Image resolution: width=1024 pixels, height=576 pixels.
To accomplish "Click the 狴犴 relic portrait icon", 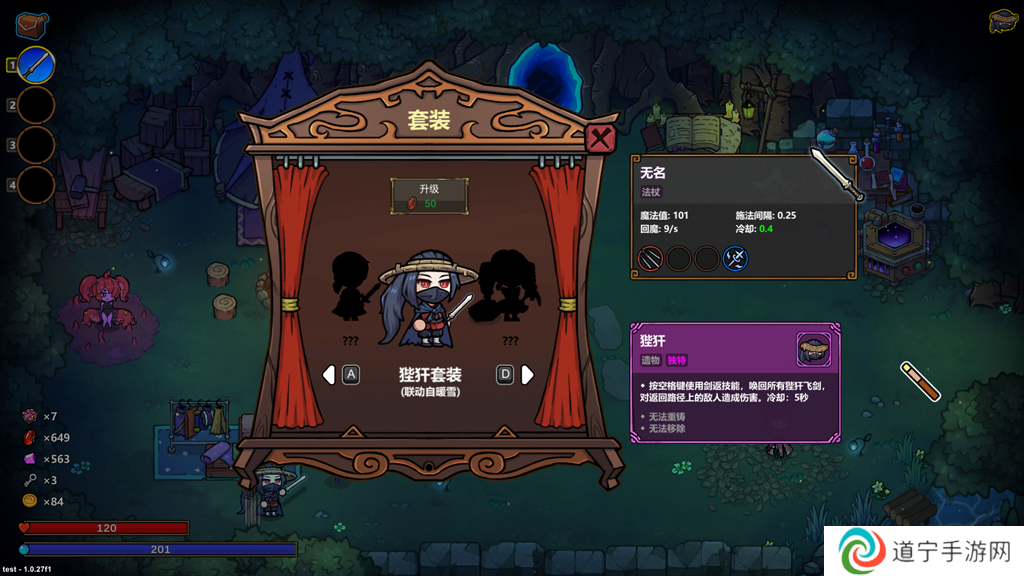I will click(813, 349).
